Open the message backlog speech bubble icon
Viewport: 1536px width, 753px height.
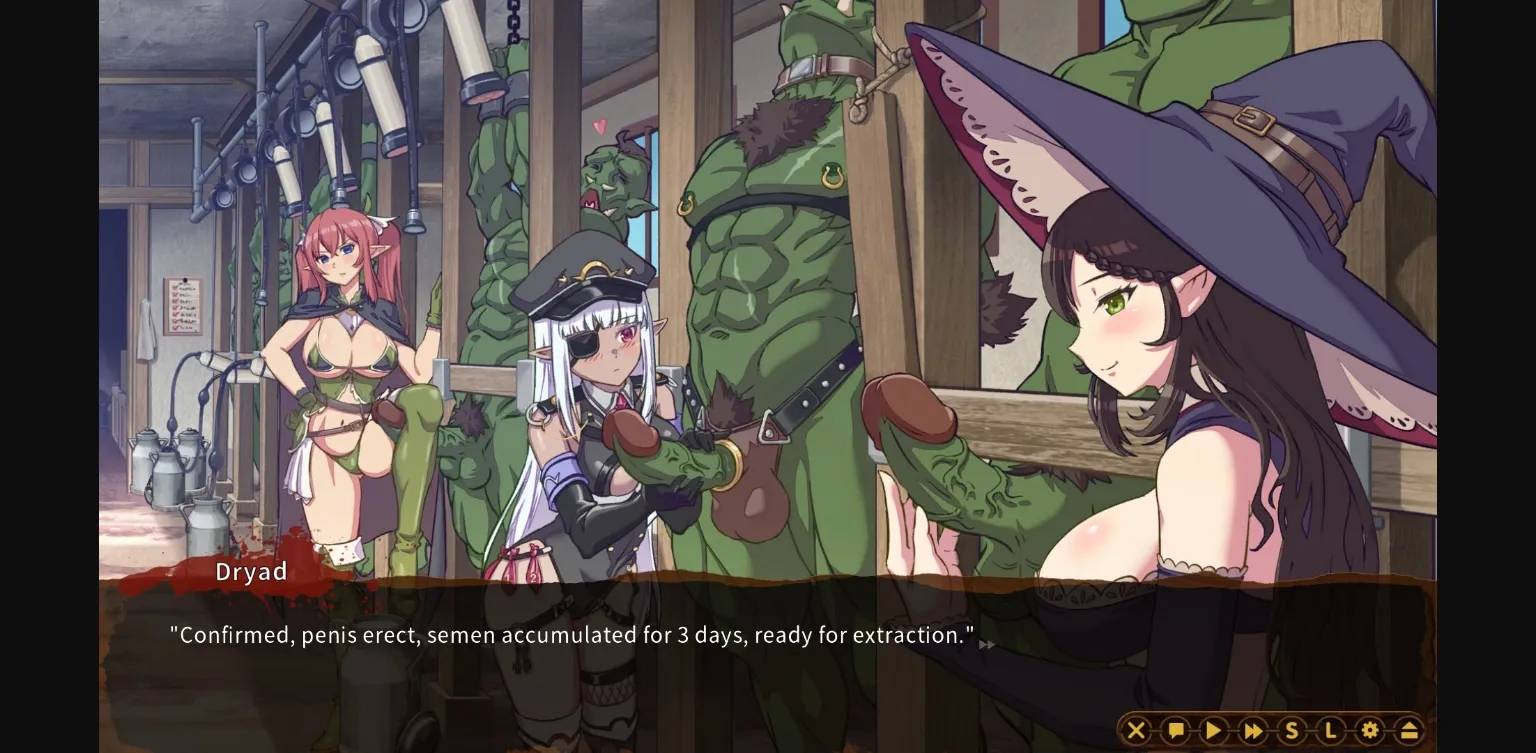[1175, 730]
